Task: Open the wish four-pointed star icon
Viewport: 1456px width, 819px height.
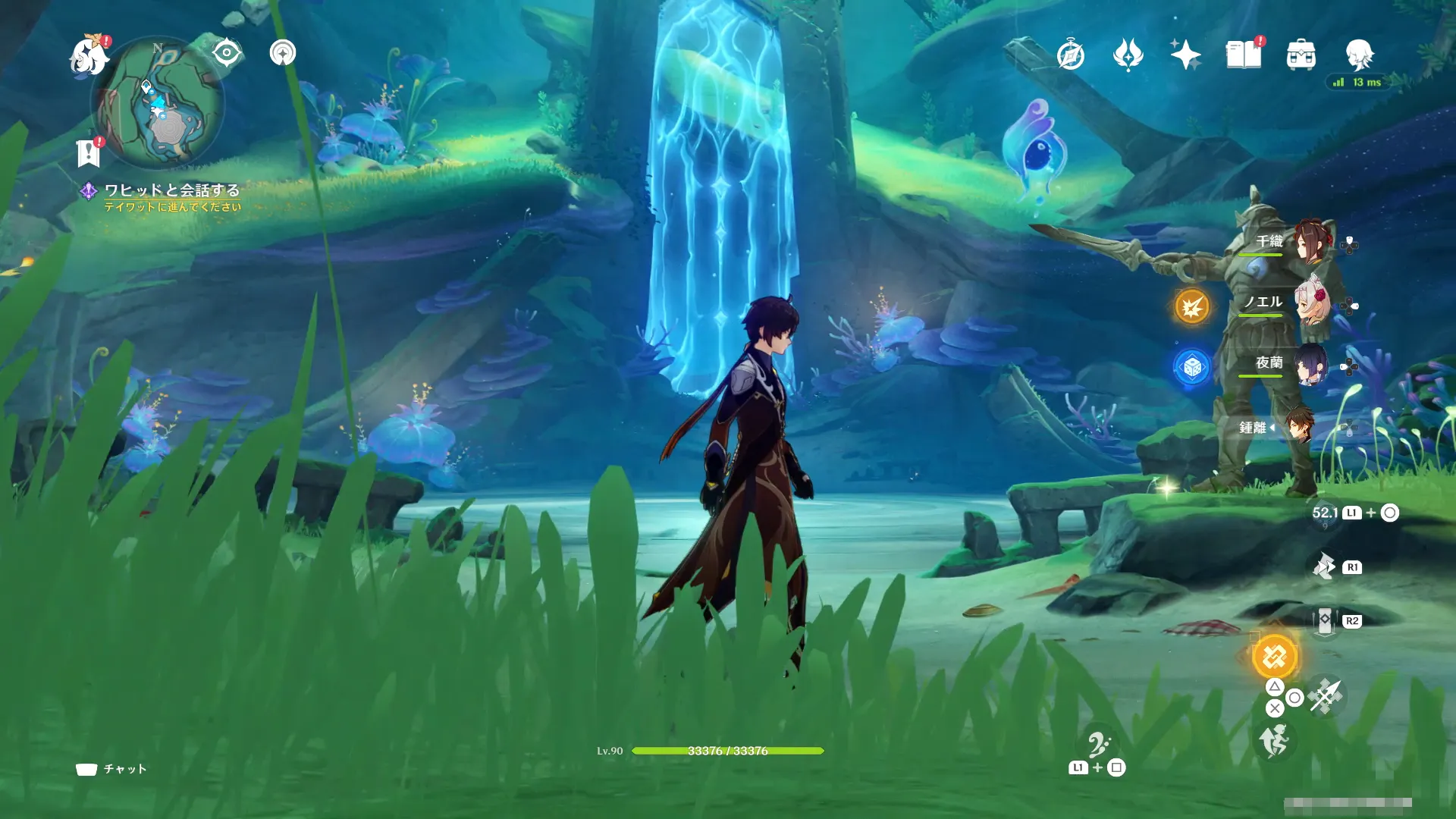Action: (x=1185, y=55)
